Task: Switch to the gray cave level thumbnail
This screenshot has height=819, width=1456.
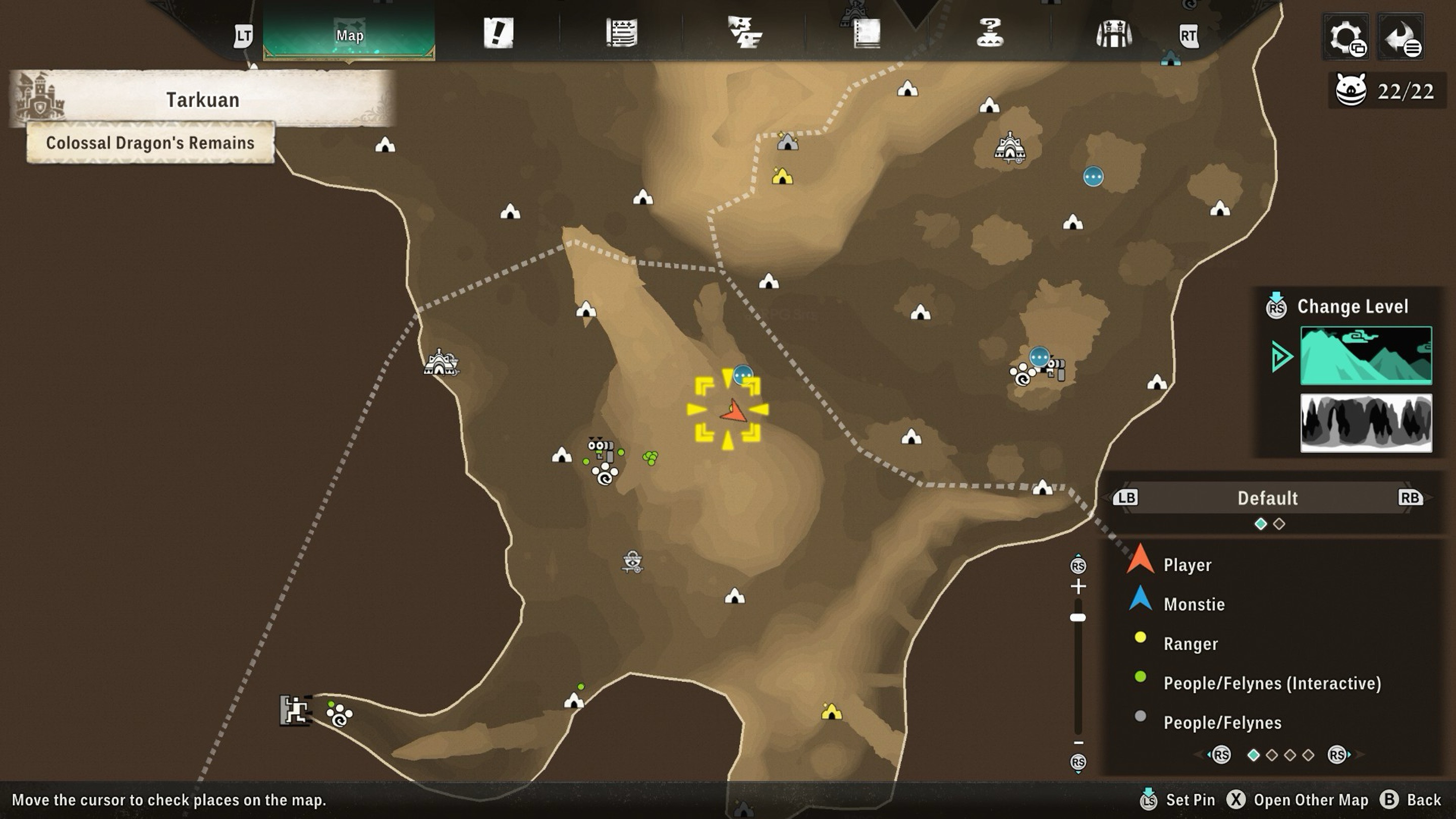Action: pyautogui.click(x=1366, y=423)
